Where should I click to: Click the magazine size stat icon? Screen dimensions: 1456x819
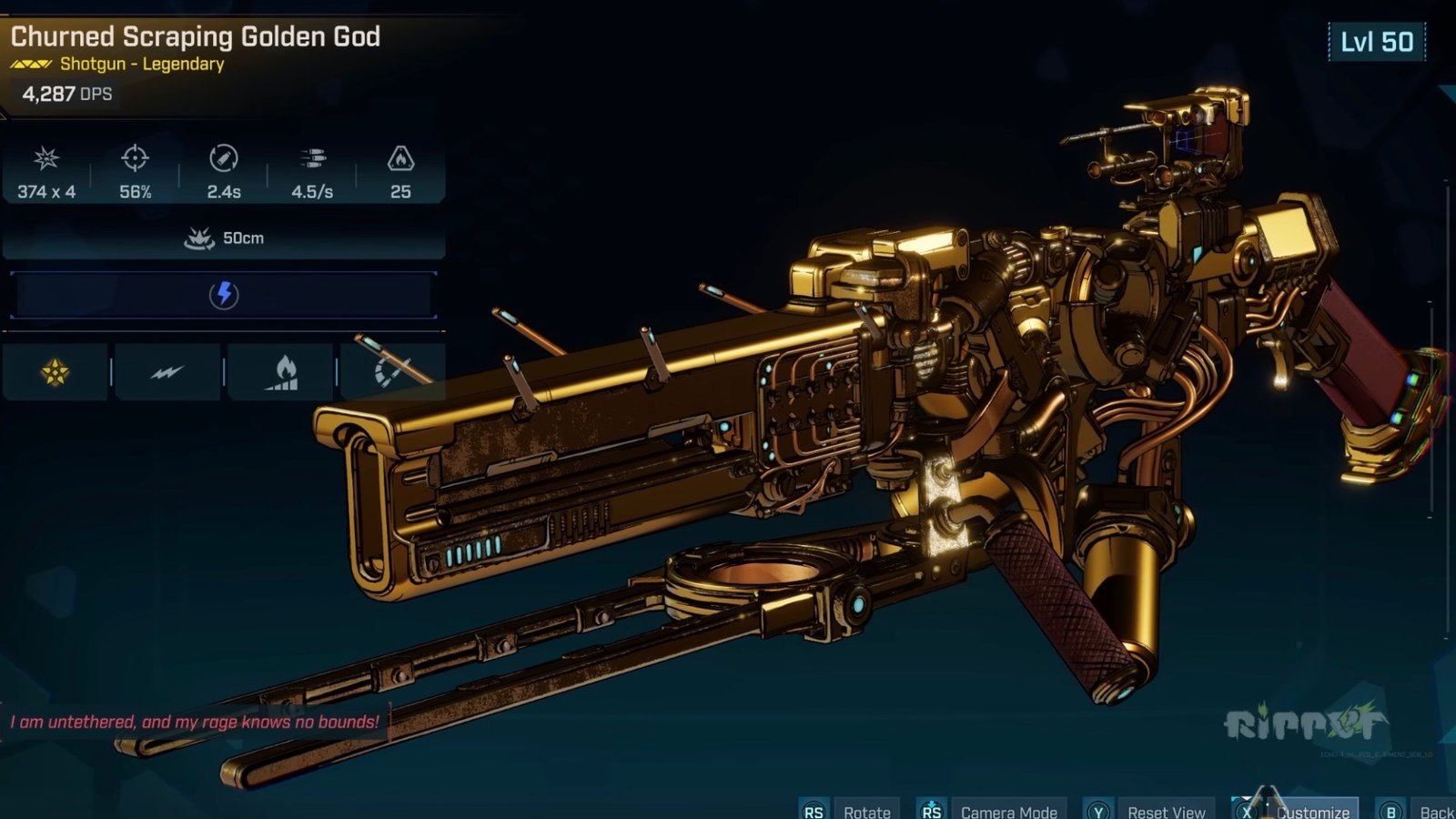[400, 158]
